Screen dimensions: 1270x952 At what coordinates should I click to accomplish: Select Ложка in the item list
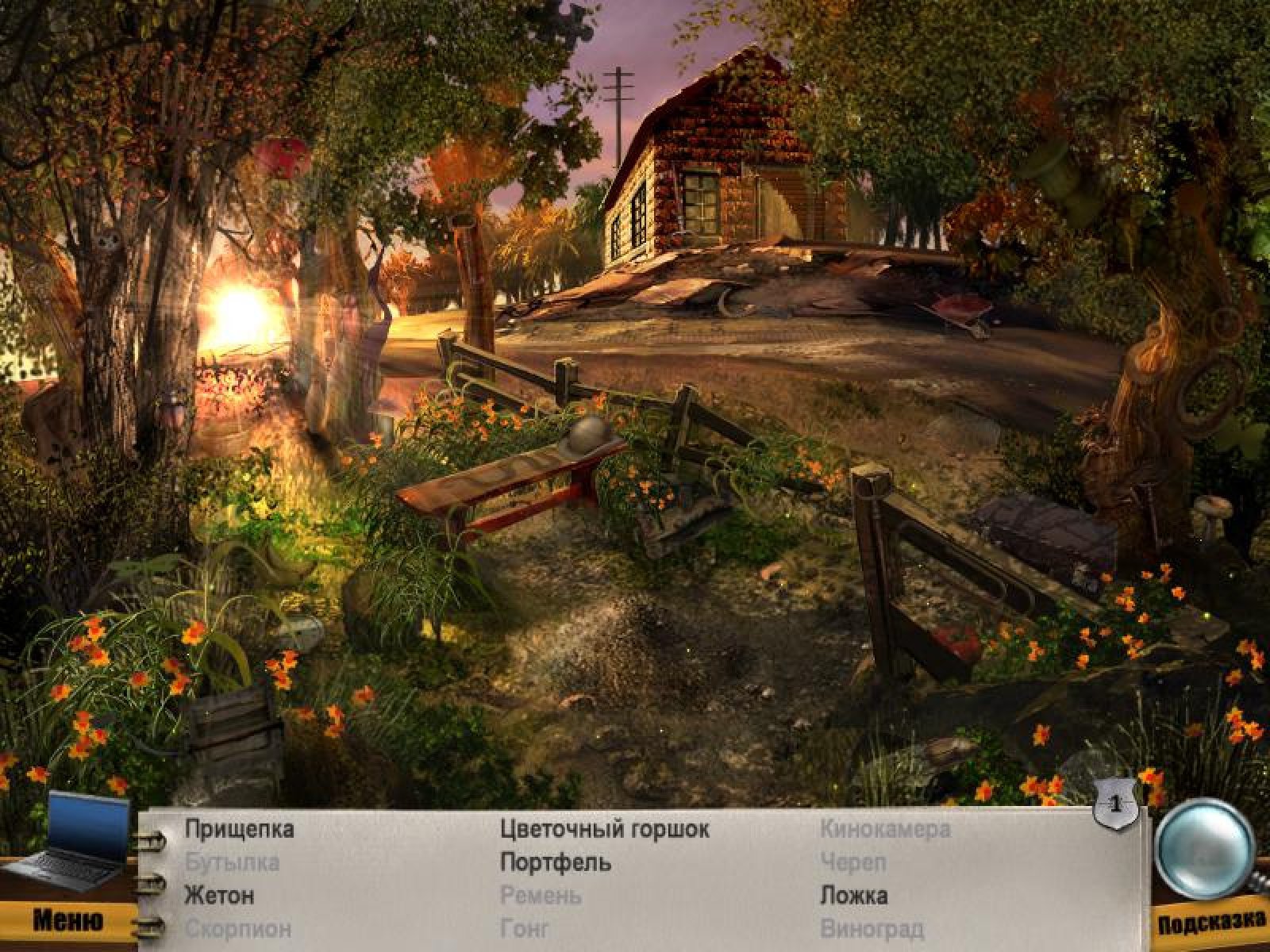(x=853, y=896)
